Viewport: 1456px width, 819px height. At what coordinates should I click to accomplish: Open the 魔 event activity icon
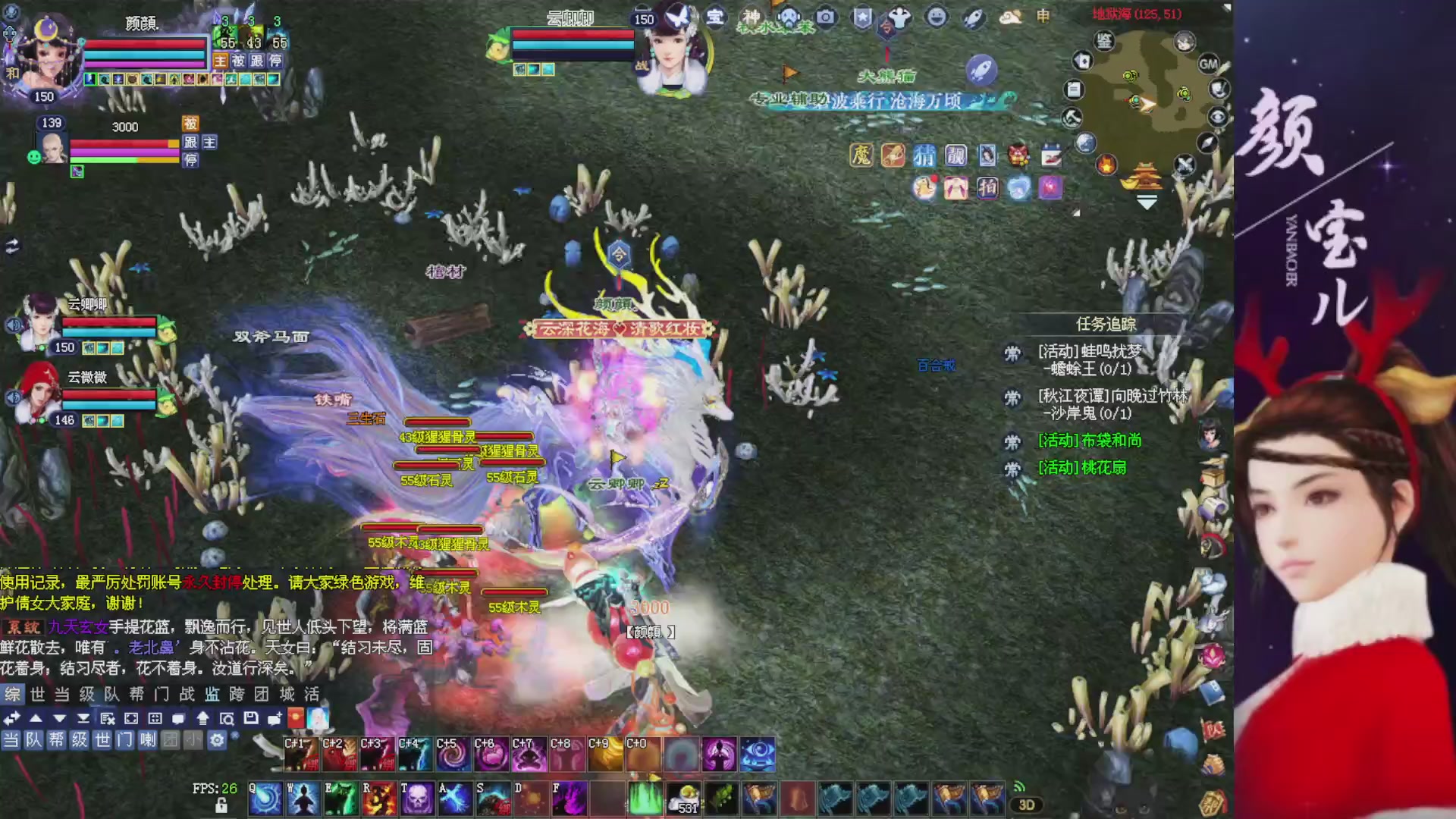(x=859, y=156)
